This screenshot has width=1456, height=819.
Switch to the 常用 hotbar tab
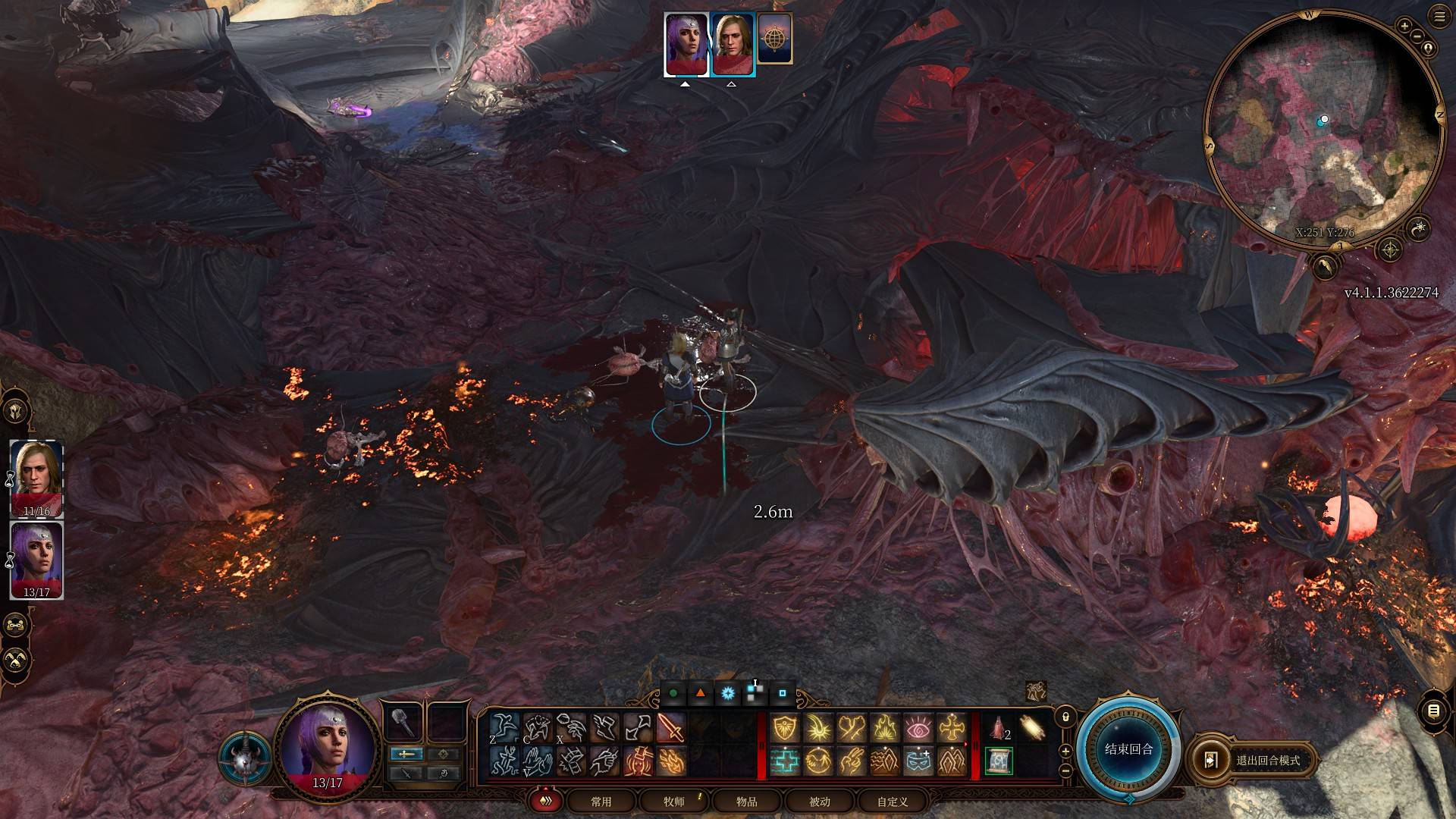tap(601, 802)
